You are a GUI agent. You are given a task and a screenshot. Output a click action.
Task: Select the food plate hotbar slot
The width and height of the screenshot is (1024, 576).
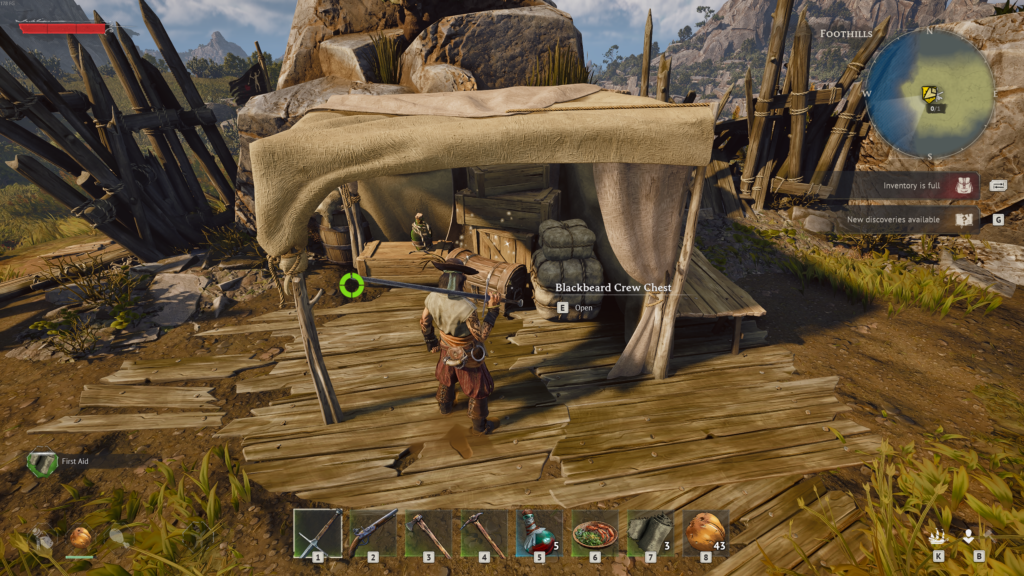(x=595, y=532)
